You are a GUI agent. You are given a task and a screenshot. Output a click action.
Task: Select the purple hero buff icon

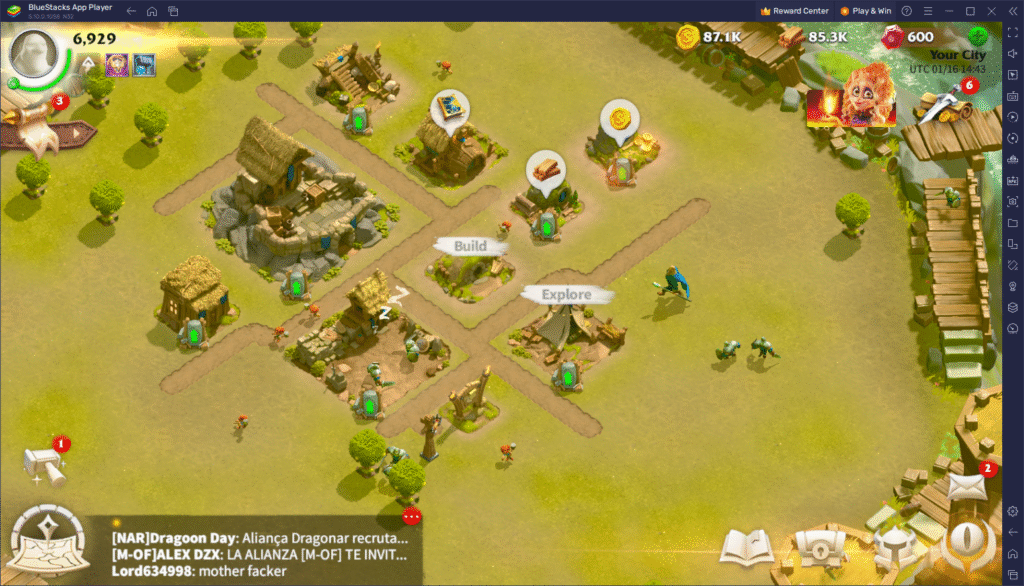click(117, 65)
